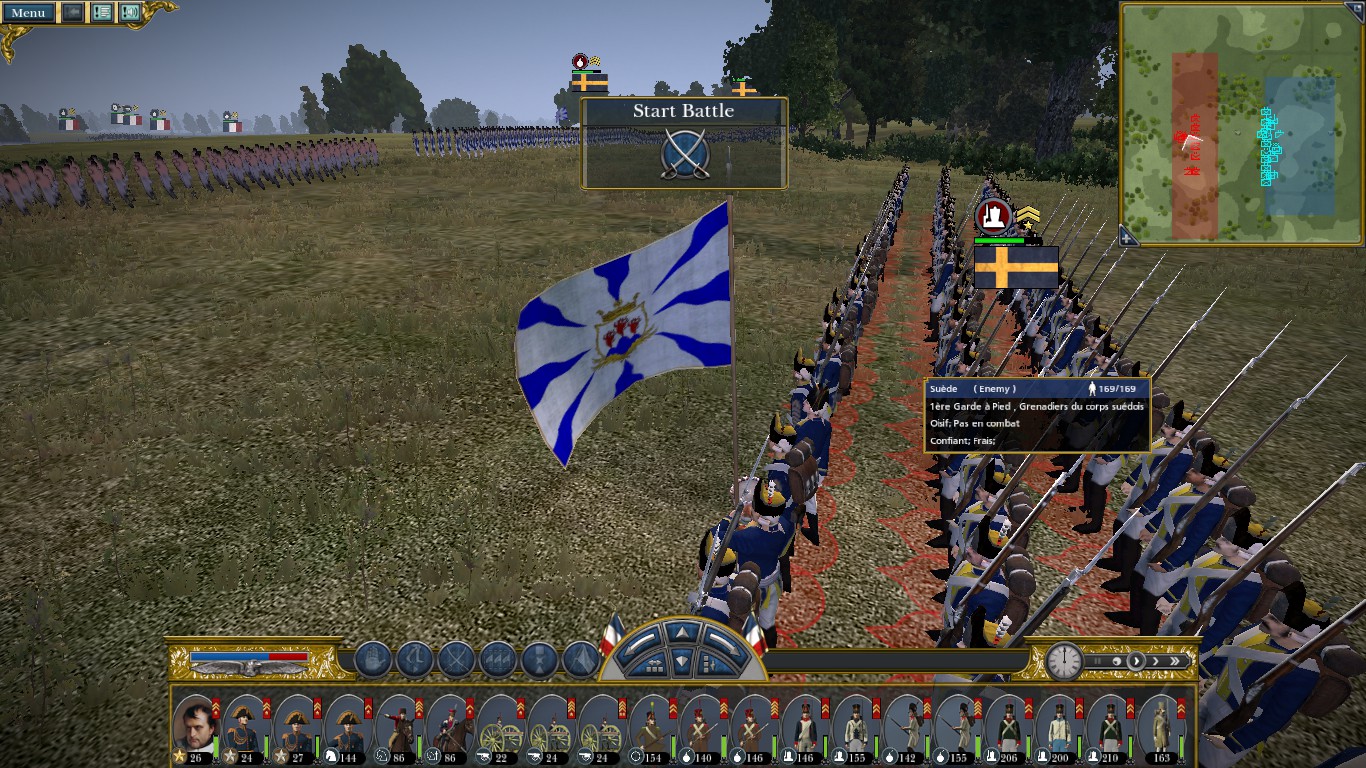Activate the crossed swords melee button
The width and height of the screenshot is (1366, 768).
click(456, 660)
